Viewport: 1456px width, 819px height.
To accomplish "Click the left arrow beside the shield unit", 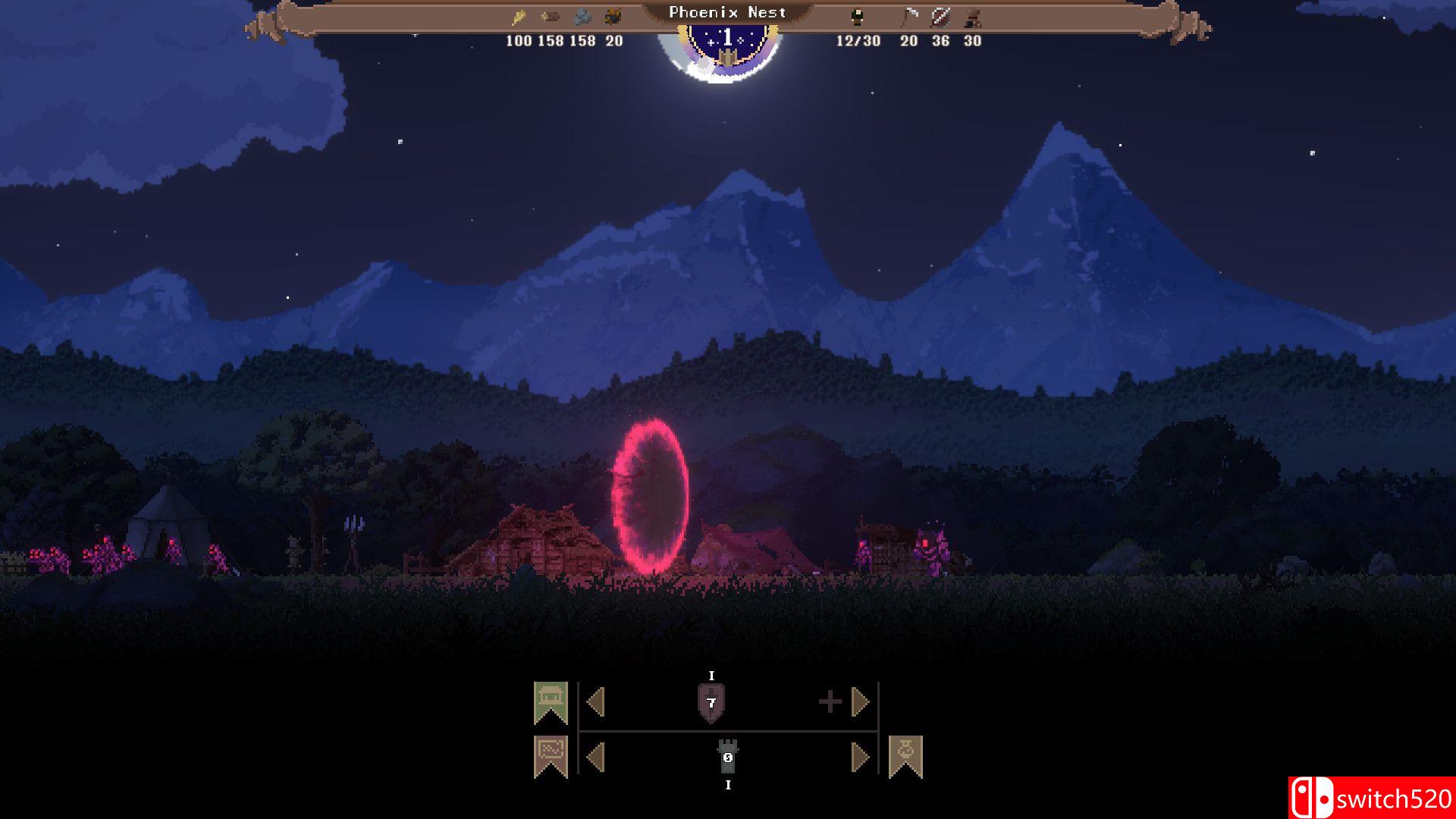I will click(x=596, y=701).
